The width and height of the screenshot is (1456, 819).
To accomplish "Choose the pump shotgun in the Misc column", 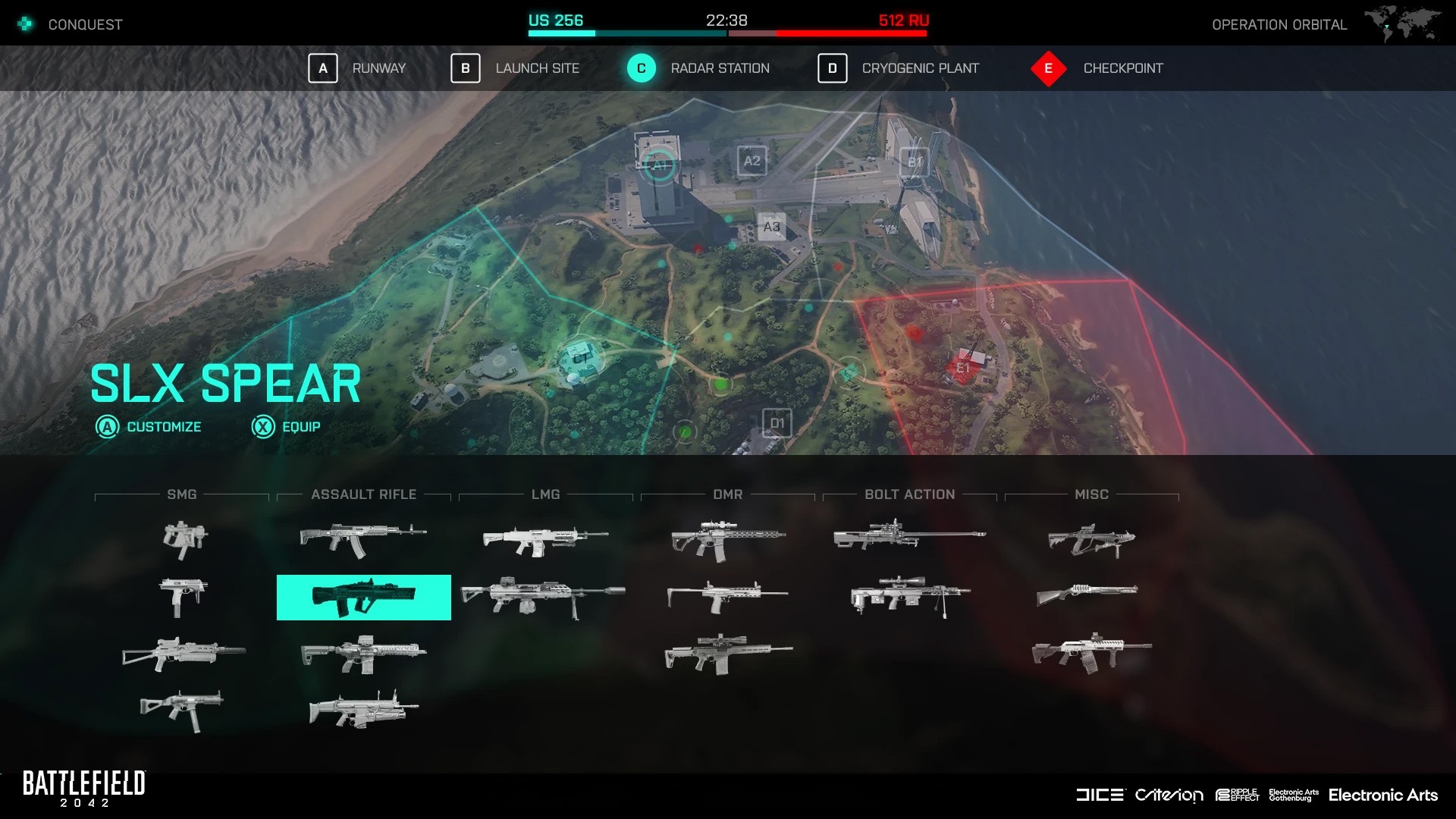I will pos(1087,594).
